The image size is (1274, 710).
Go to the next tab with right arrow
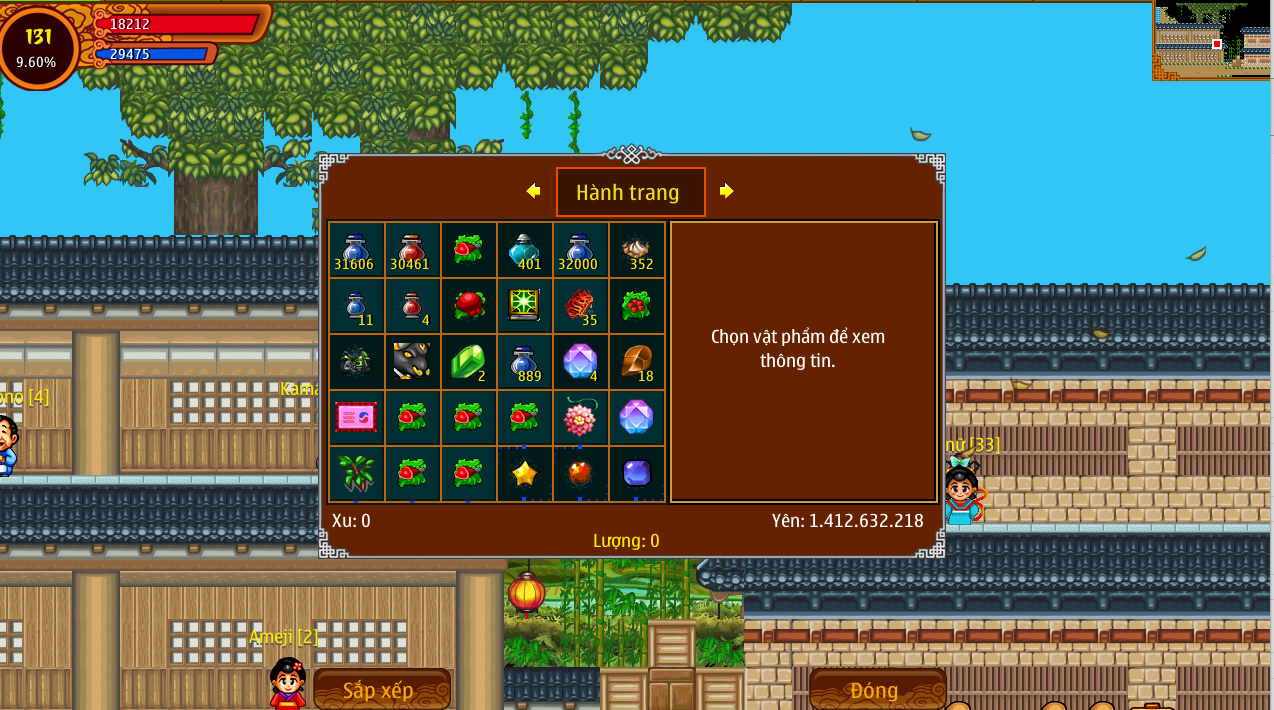[x=727, y=191]
